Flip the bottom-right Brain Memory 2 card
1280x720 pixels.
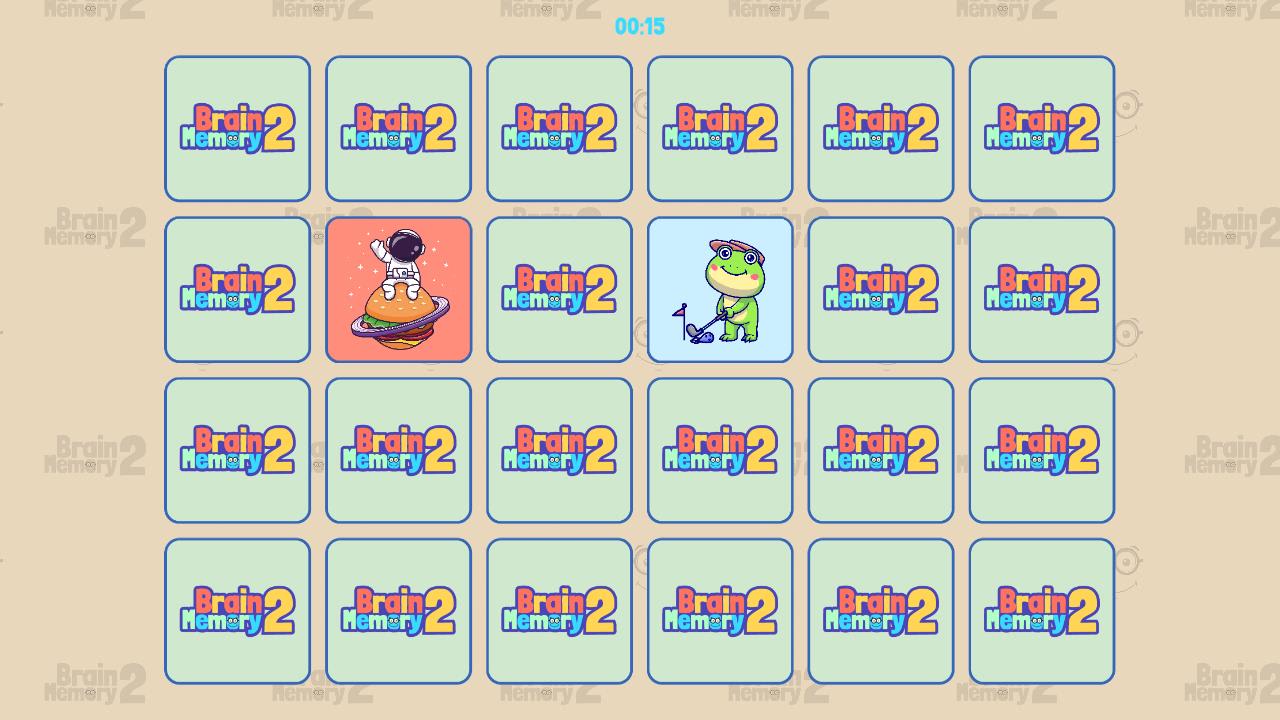[1041, 610]
